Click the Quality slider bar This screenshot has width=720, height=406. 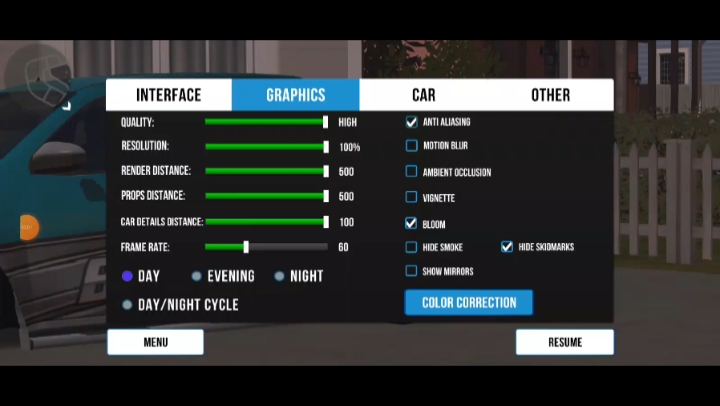point(265,122)
